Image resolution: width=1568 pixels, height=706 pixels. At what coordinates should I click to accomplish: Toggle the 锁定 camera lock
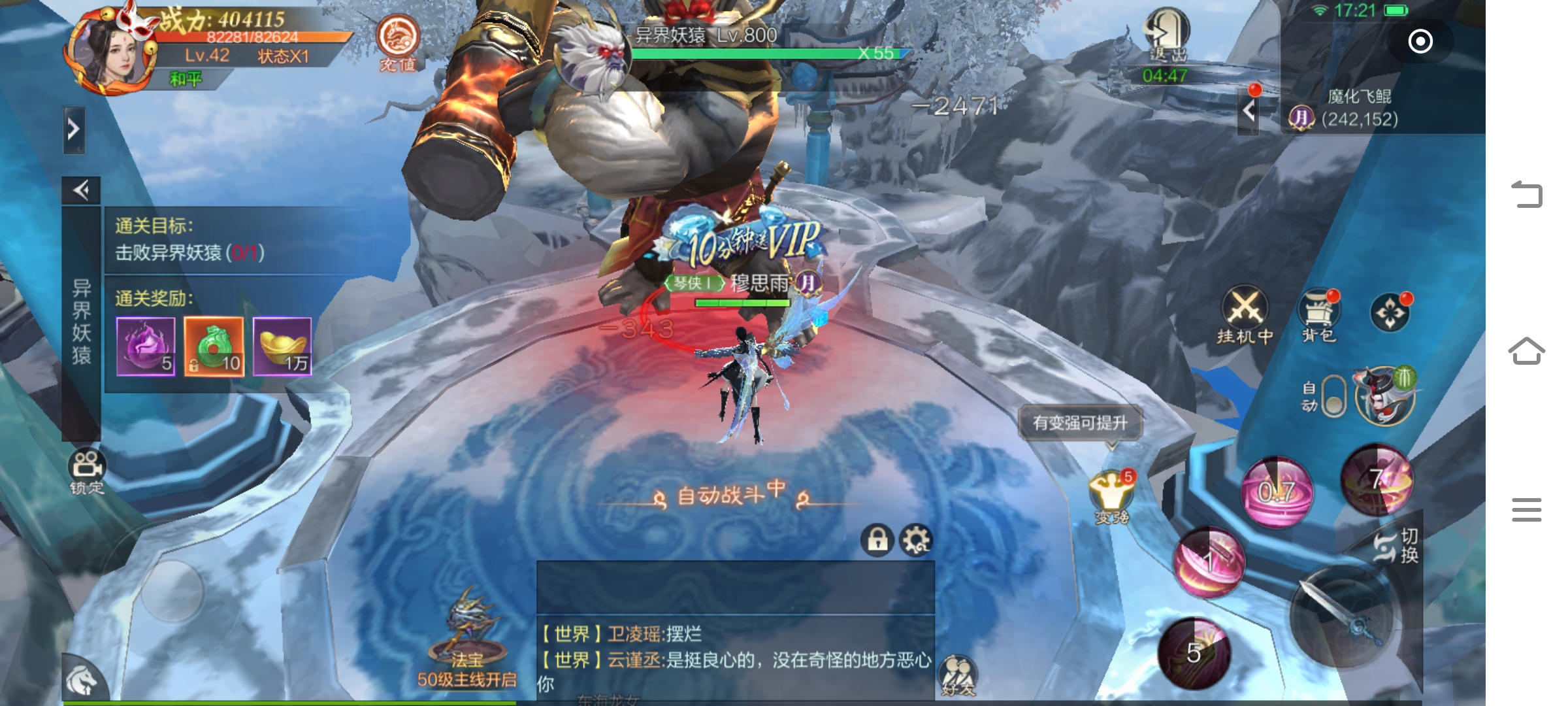tap(87, 471)
